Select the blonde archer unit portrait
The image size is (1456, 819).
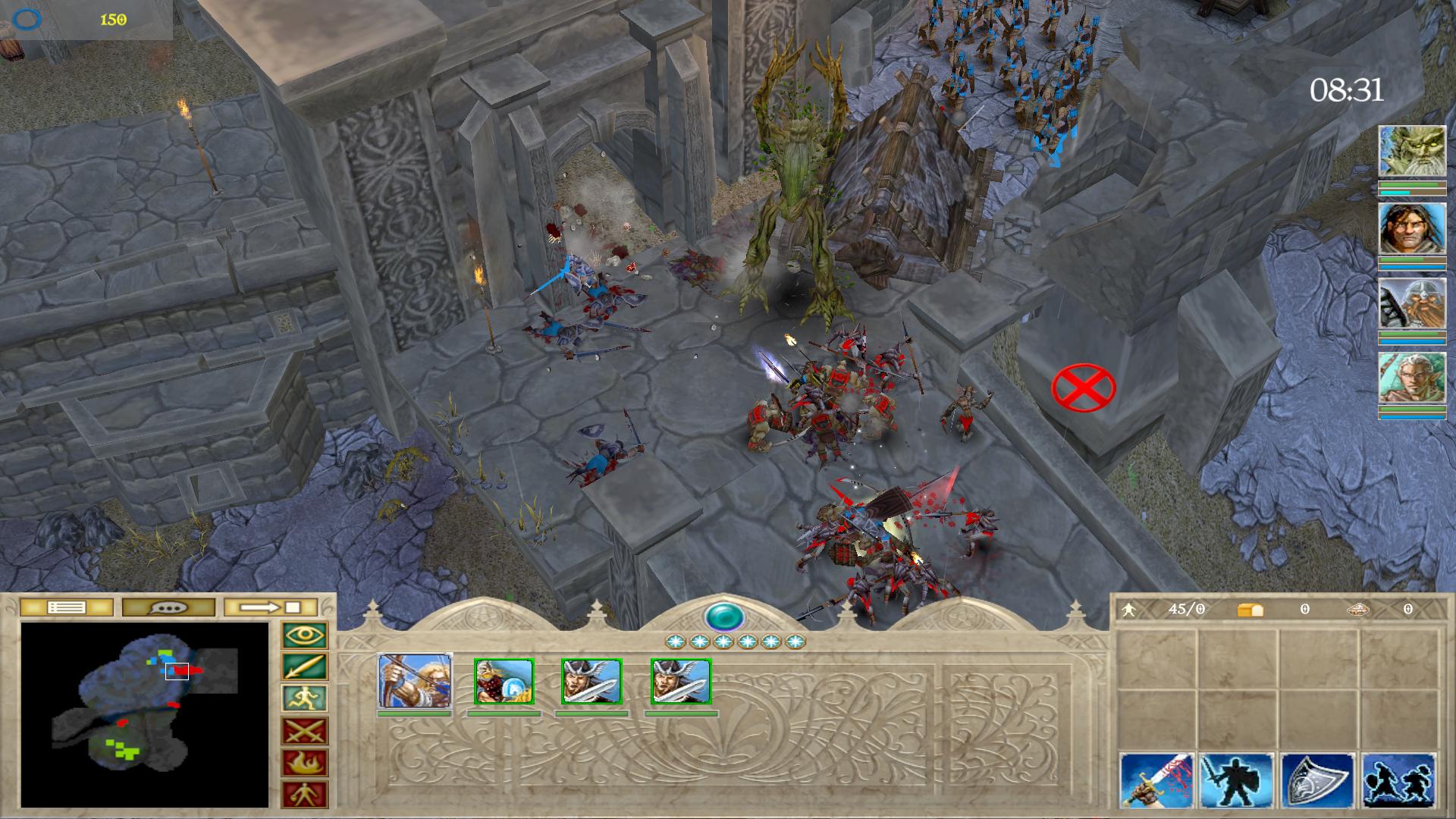(415, 681)
